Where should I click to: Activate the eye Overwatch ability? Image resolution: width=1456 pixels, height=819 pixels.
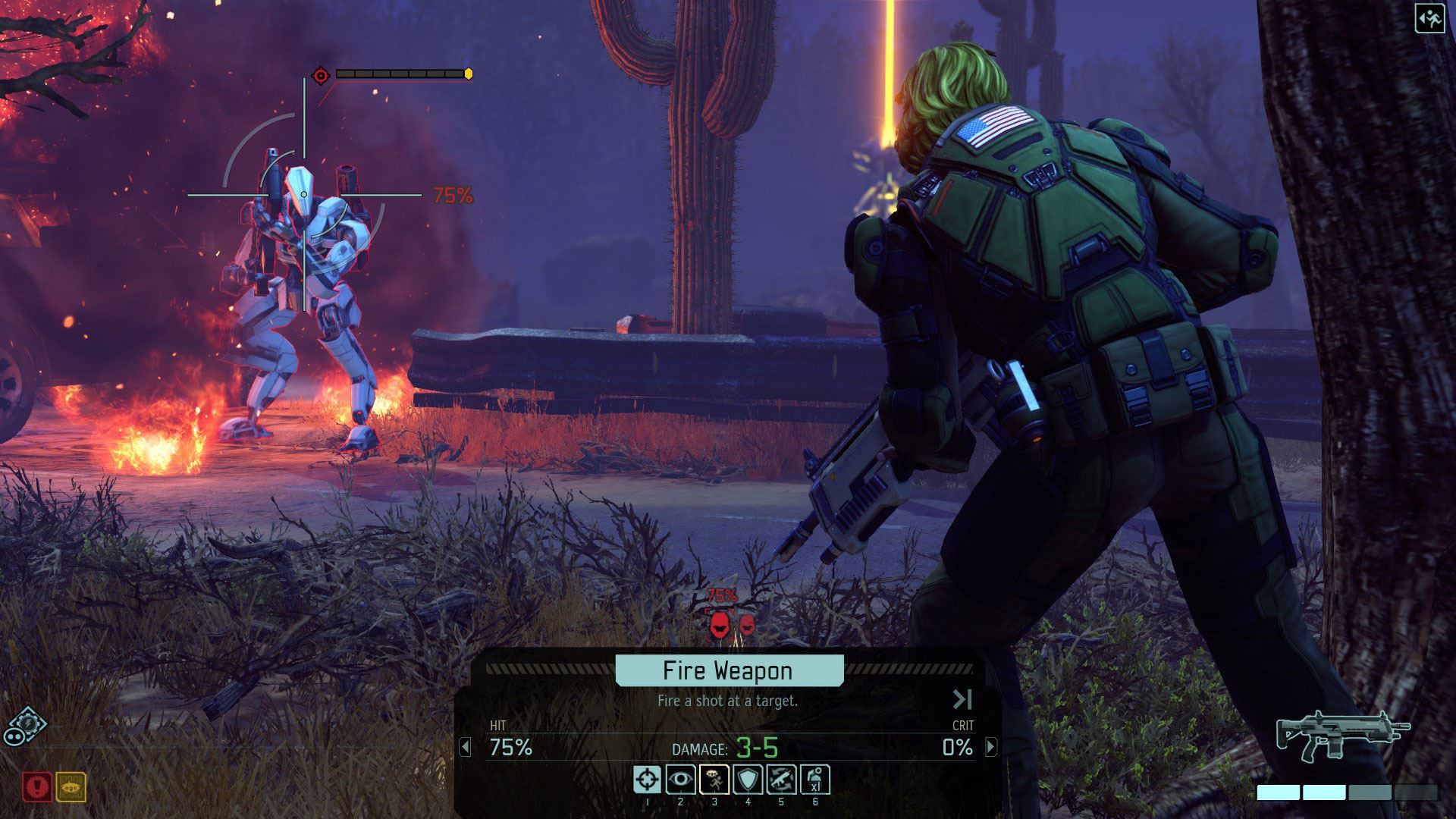tap(680, 780)
